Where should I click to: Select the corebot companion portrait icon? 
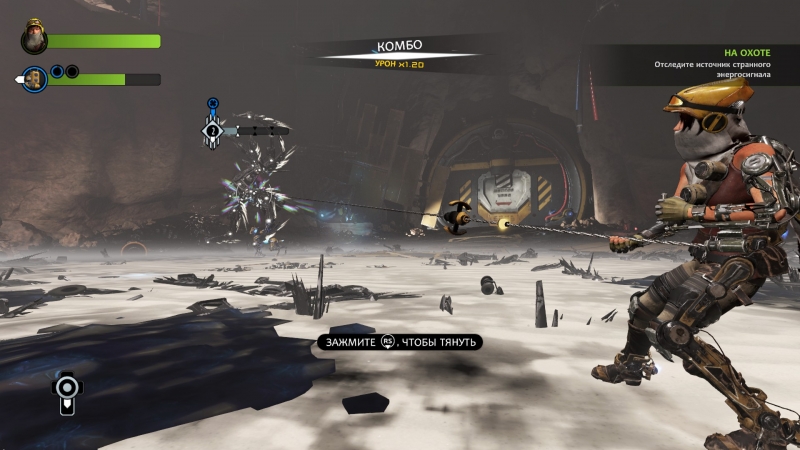click(36, 79)
